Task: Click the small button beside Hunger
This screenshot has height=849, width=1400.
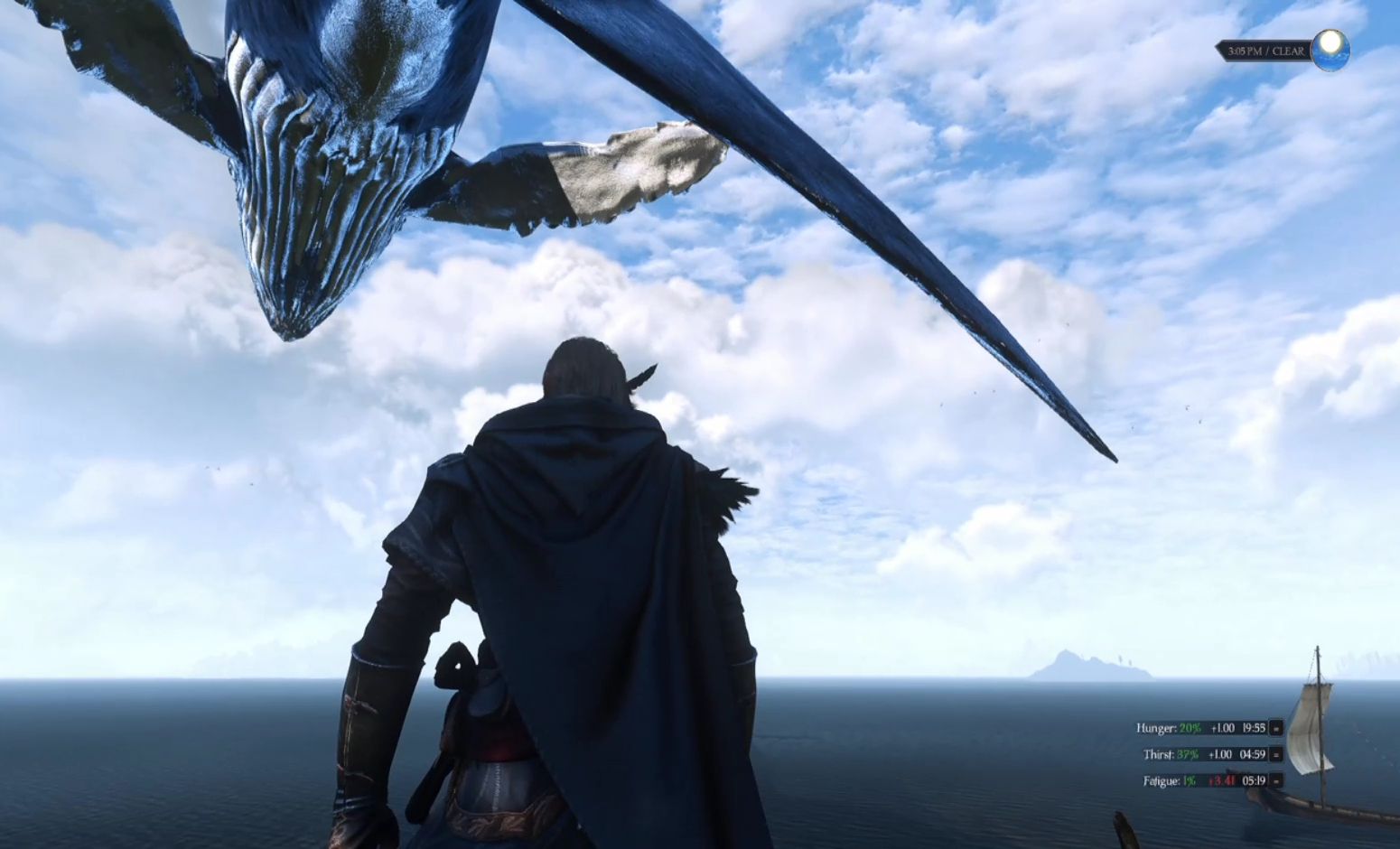Action: 1276,728
